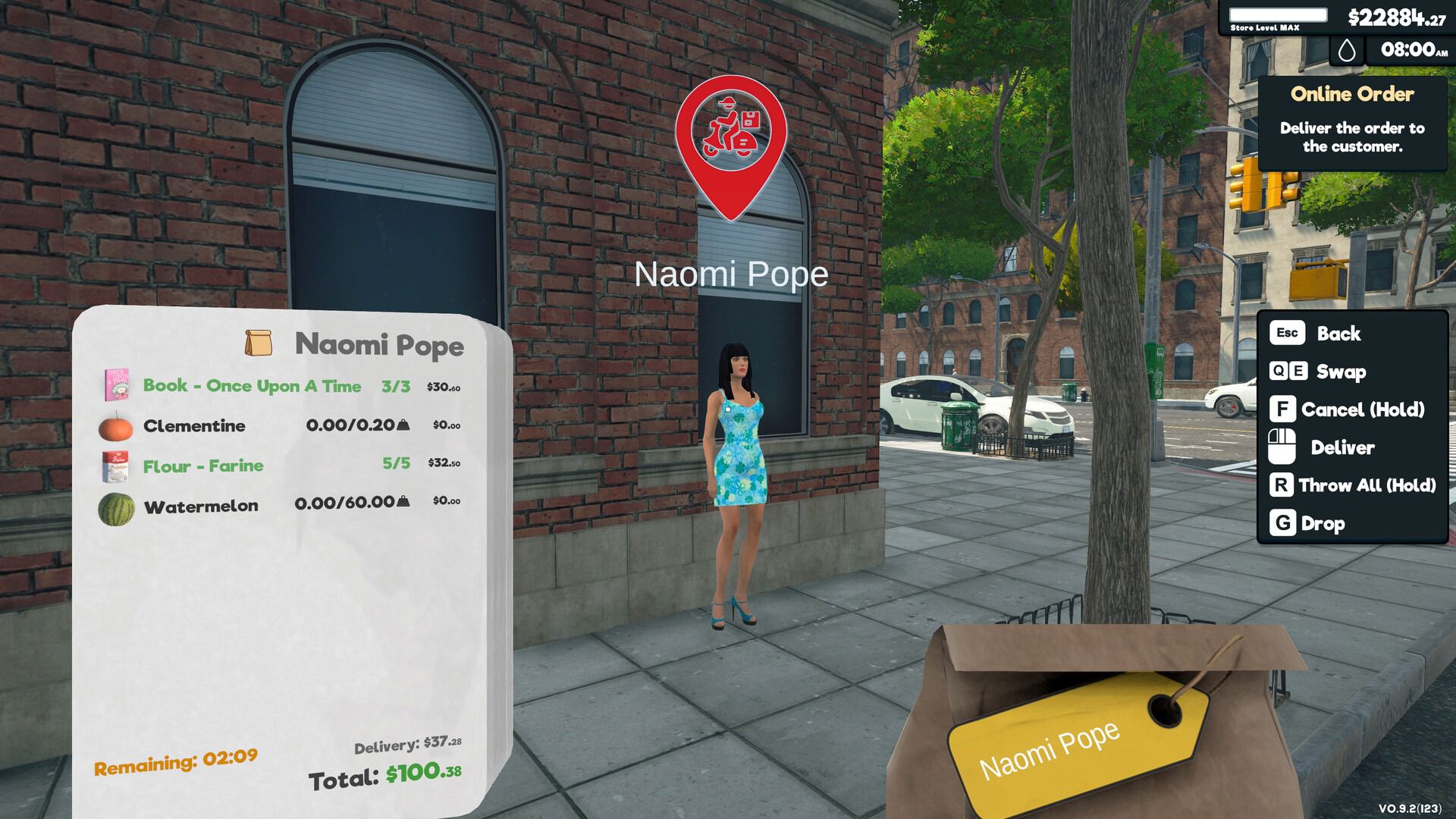This screenshot has width=1456, height=819.
Task: Select the Flour - Farine item icon
Action: coord(115,465)
